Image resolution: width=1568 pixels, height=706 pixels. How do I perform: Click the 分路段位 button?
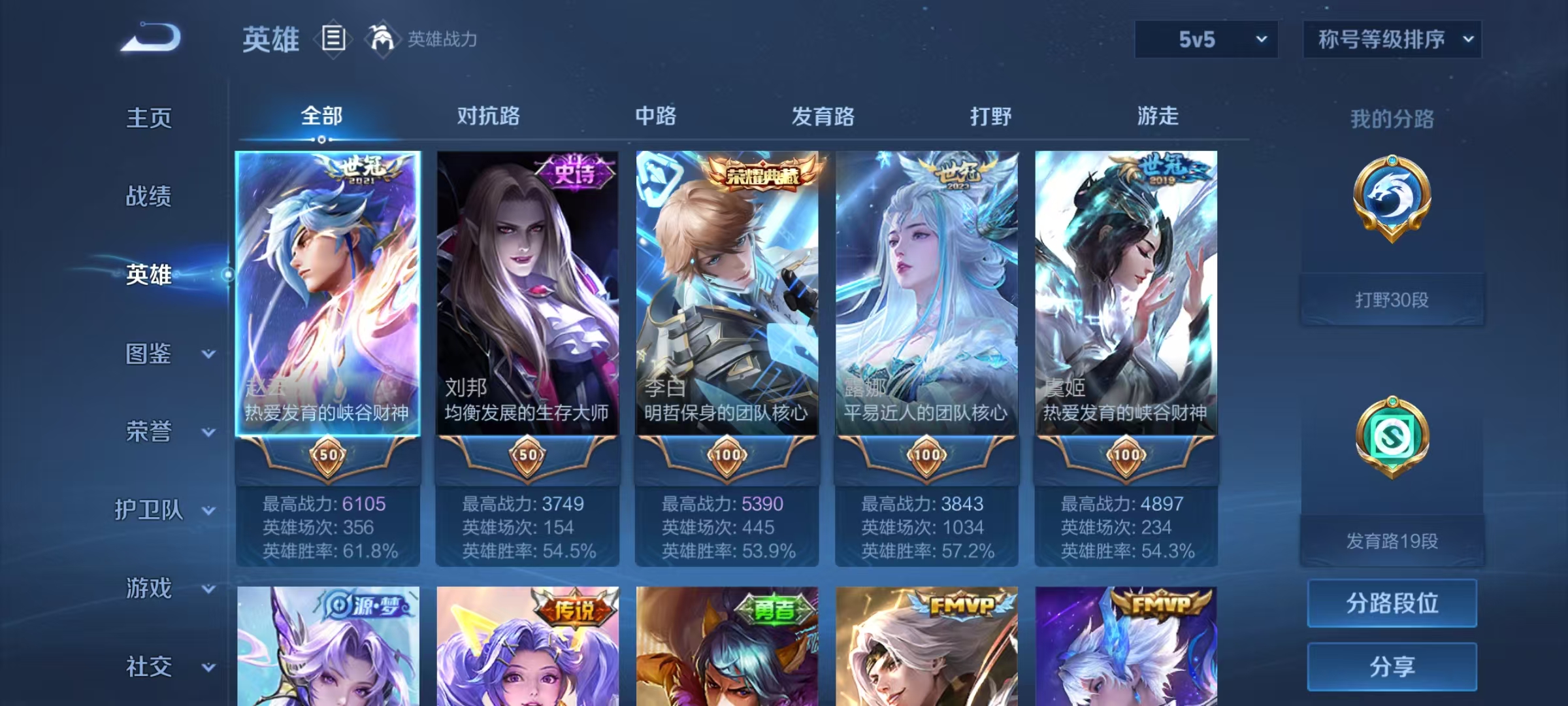pyautogui.click(x=1392, y=603)
